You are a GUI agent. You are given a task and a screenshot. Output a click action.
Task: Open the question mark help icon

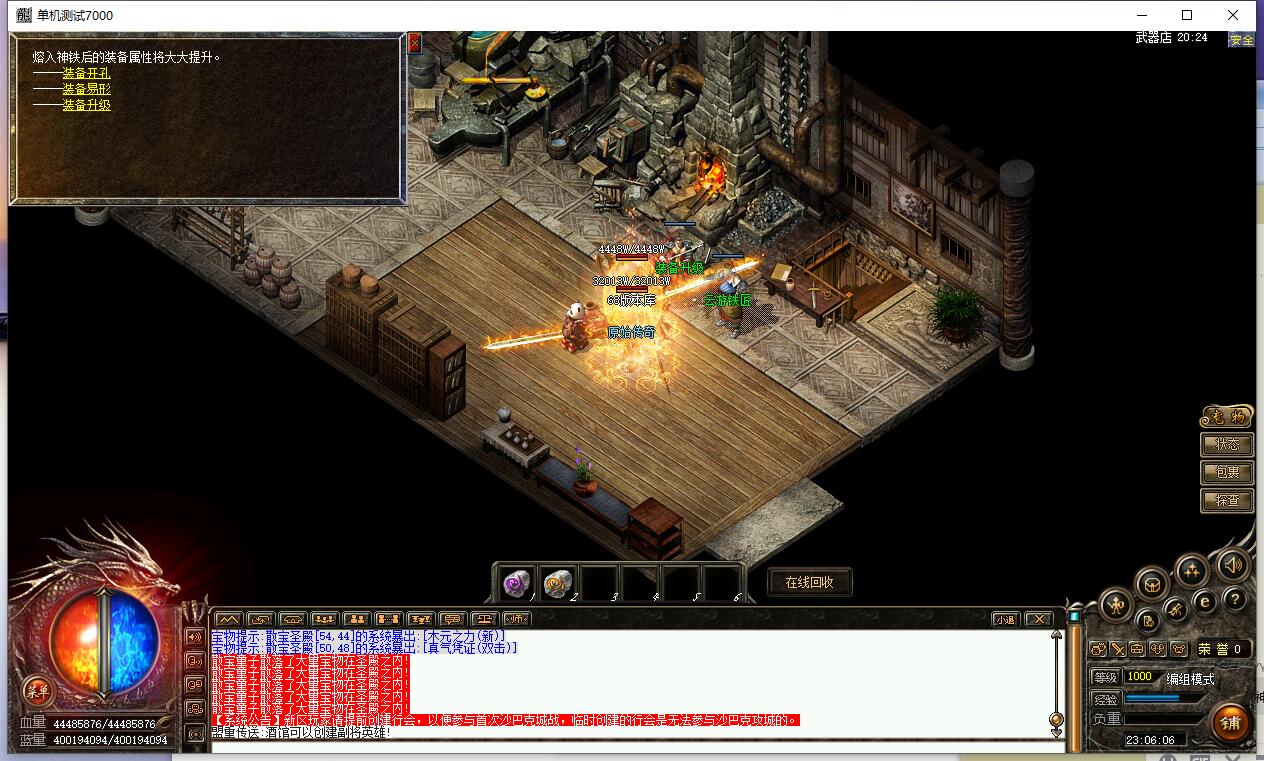(x=1235, y=599)
